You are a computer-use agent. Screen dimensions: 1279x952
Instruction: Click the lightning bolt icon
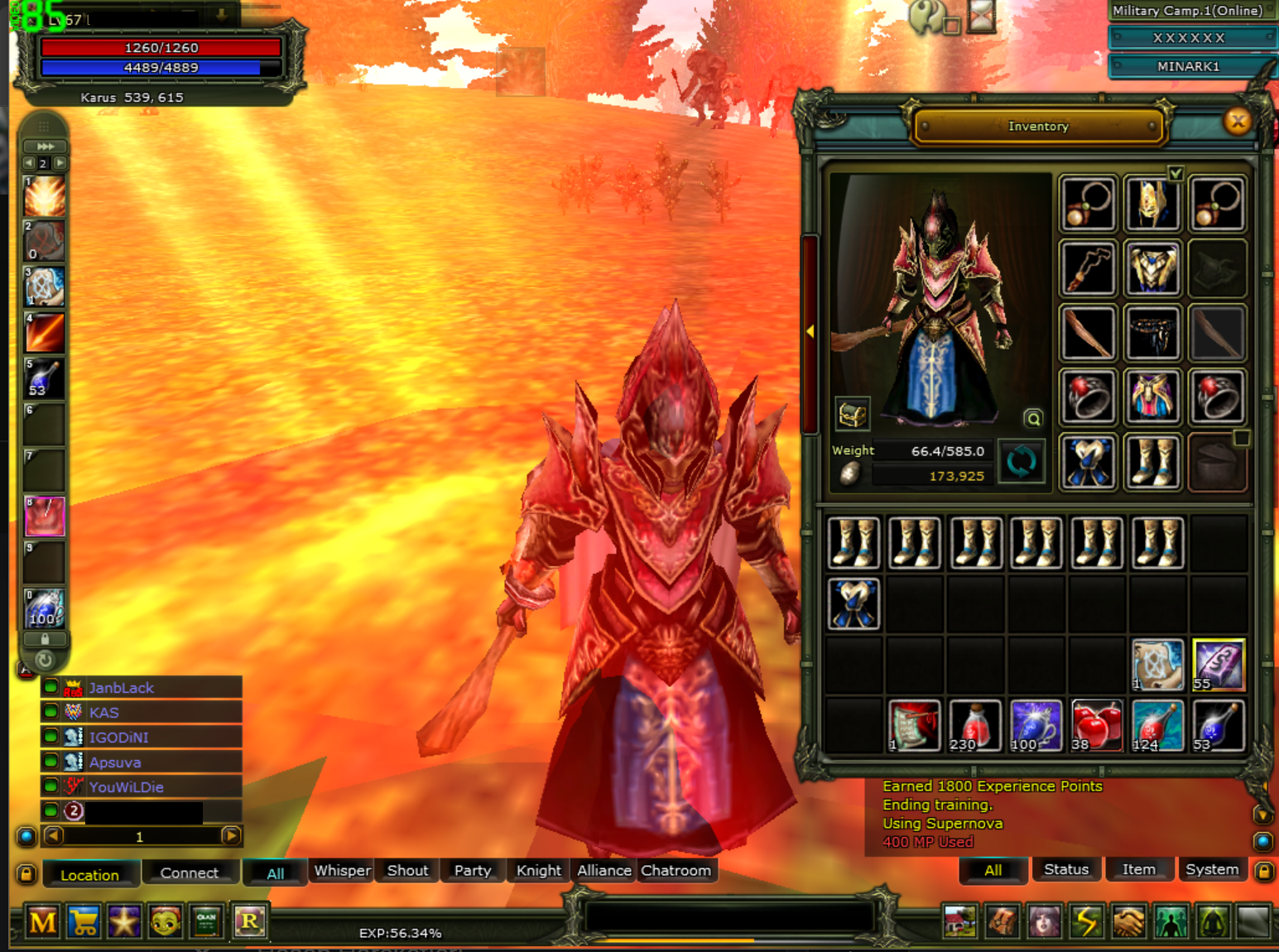pos(1087,921)
